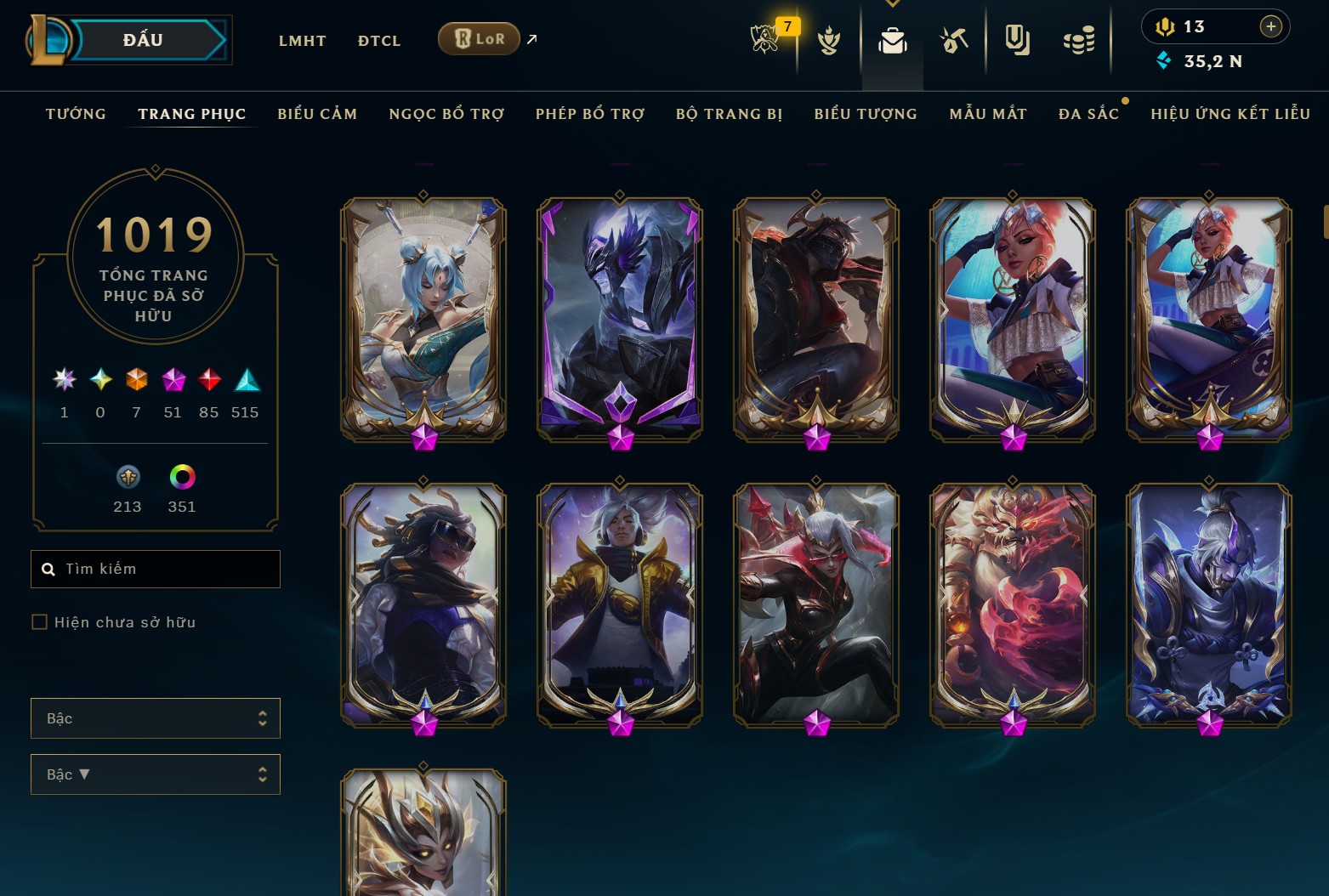Launch LoR via its button

coord(479,38)
